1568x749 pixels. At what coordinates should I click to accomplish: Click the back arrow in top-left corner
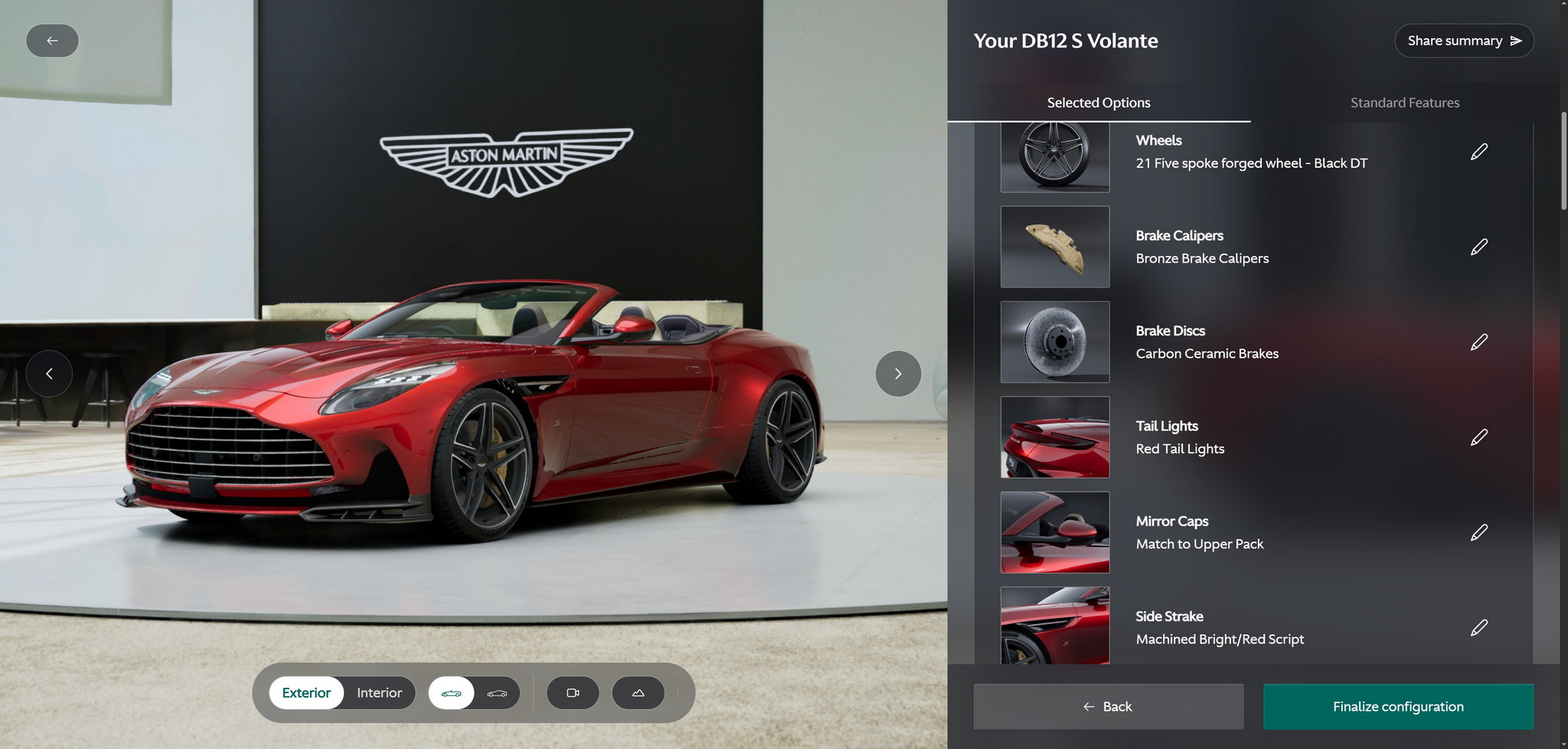52,41
